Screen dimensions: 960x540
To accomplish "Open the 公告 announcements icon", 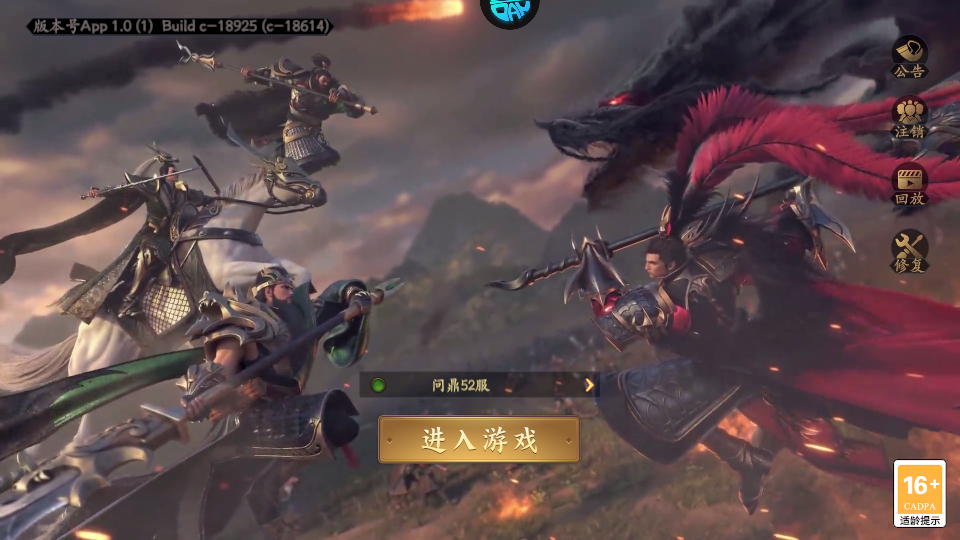I will click(909, 57).
